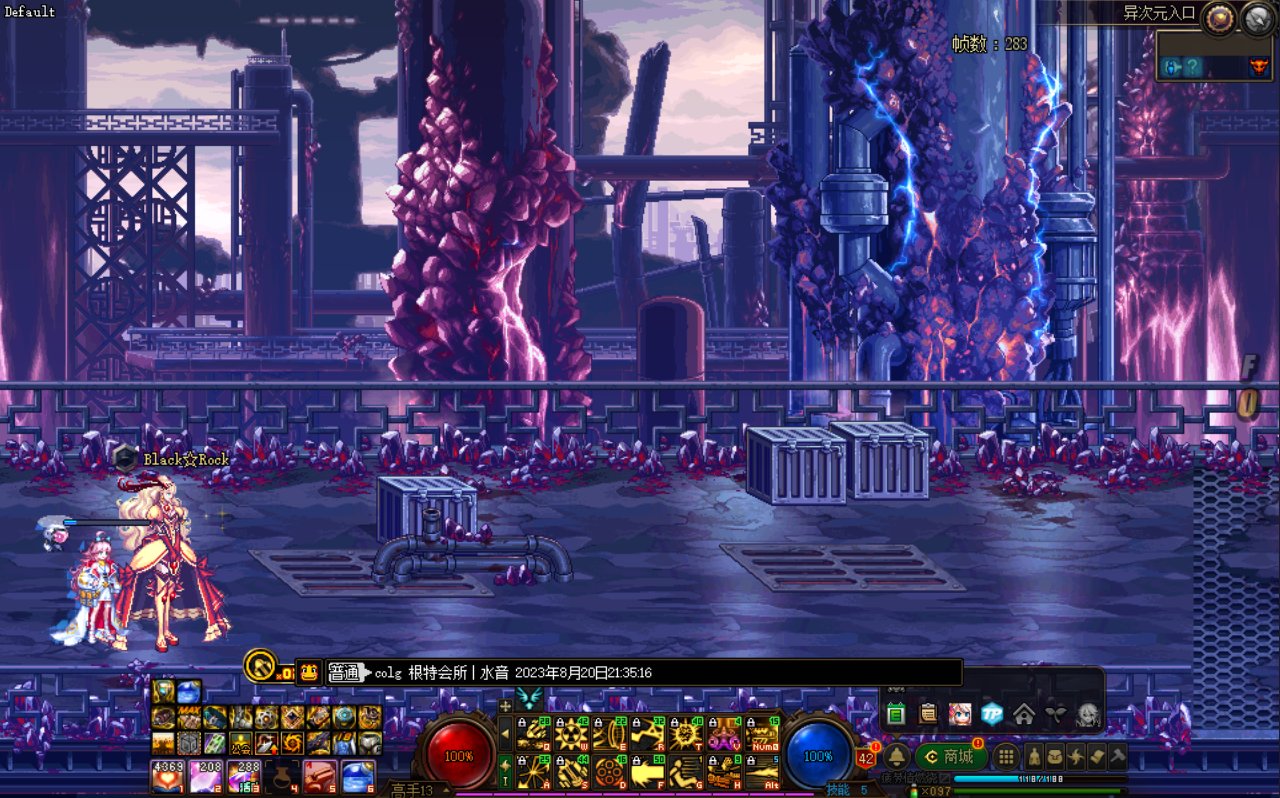Open the nine-dot grid menu button
This screenshot has width=1280, height=798.
(1006, 757)
